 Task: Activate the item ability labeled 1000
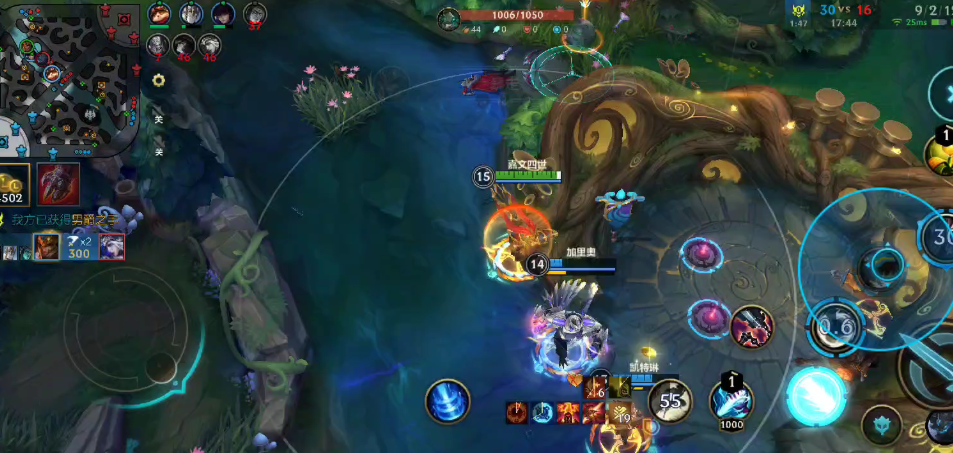point(732,402)
